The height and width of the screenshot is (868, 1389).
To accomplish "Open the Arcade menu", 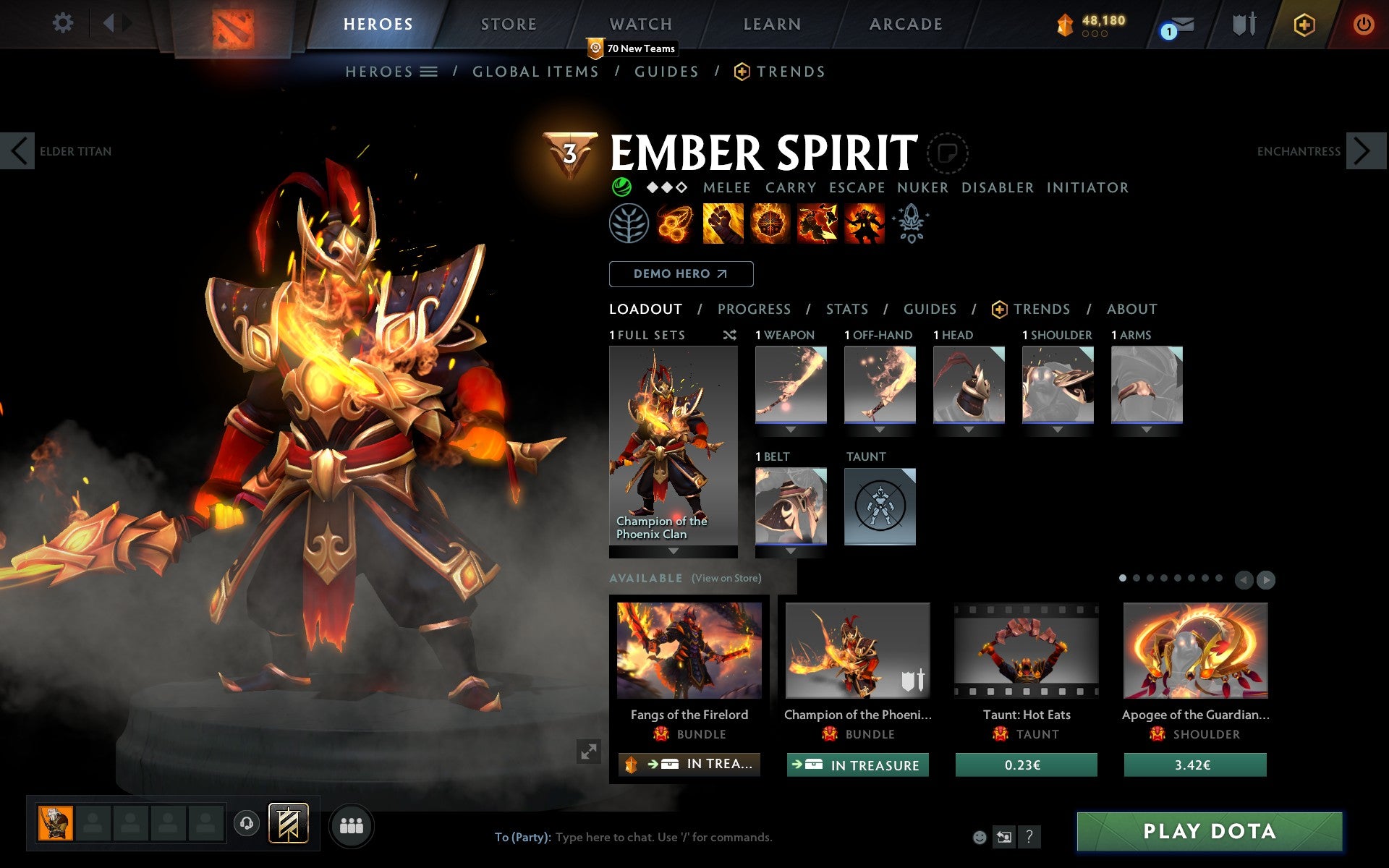I will (905, 24).
